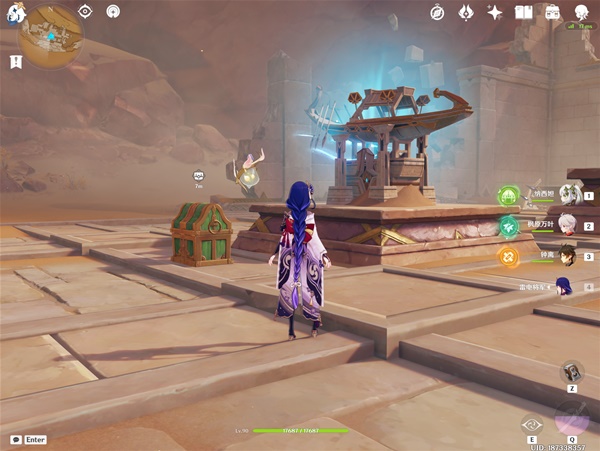The width and height of the screenshot is (600, 451).
Task: Open the compass icon in the top bar
Action: click(437, 12)
